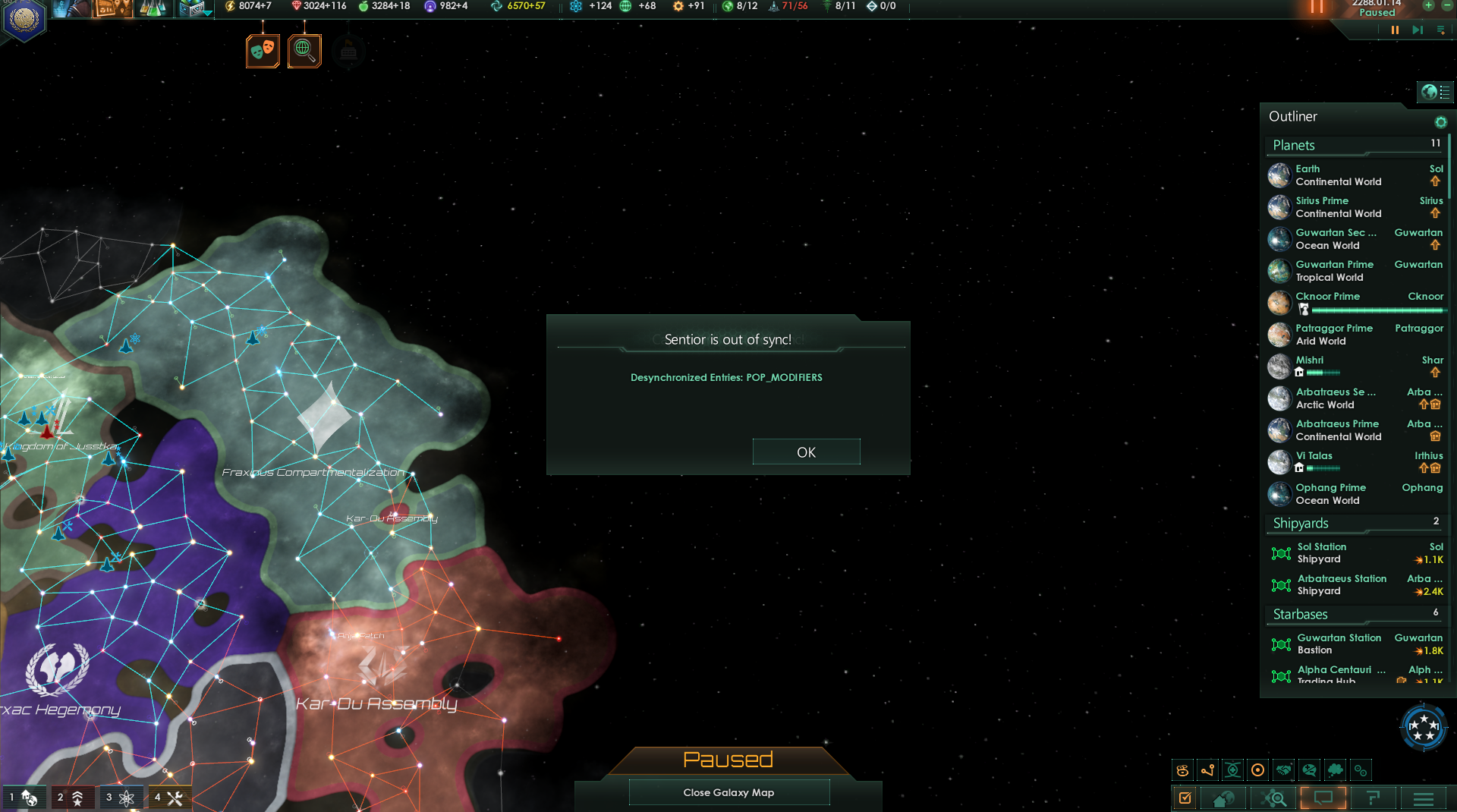Click the empire flag emblem top left
Viewport: 1457px width, 812px height.
coord(24,21)
